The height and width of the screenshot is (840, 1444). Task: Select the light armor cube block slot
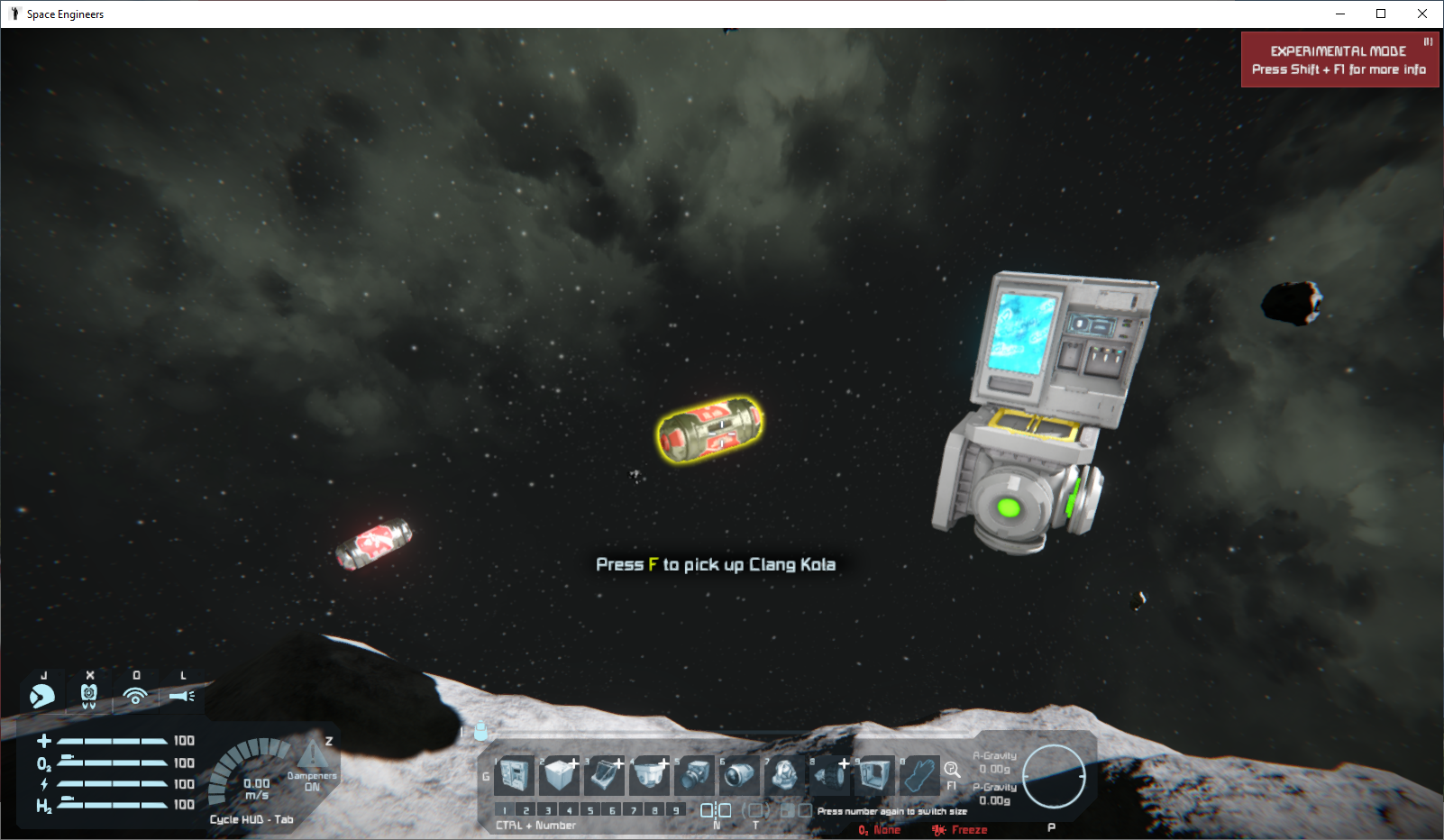[x=559, y=774]
